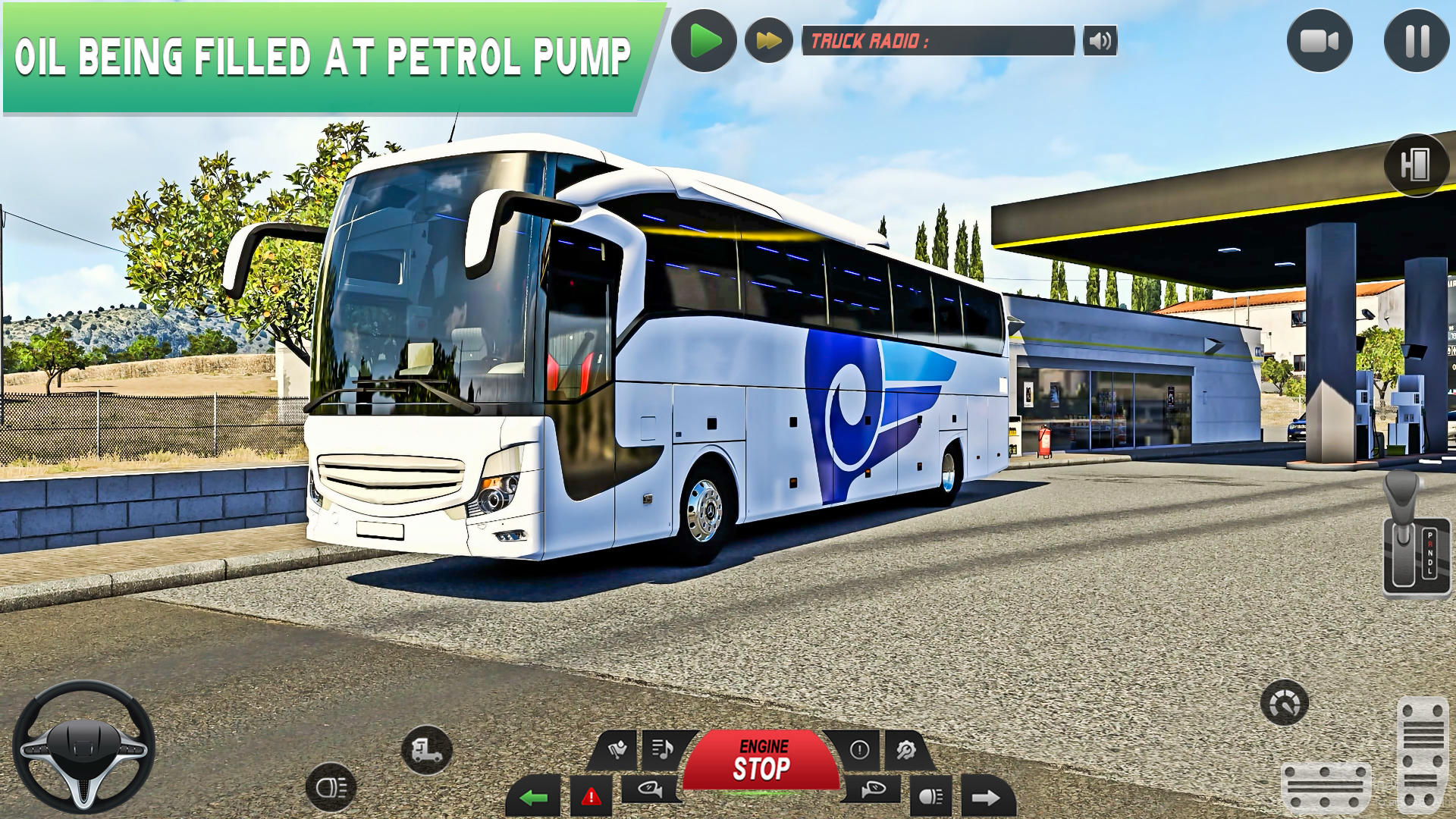Play the truck radio with the green arrow
This screenshot has width=1456, height=819.
[x=704, y=41]
